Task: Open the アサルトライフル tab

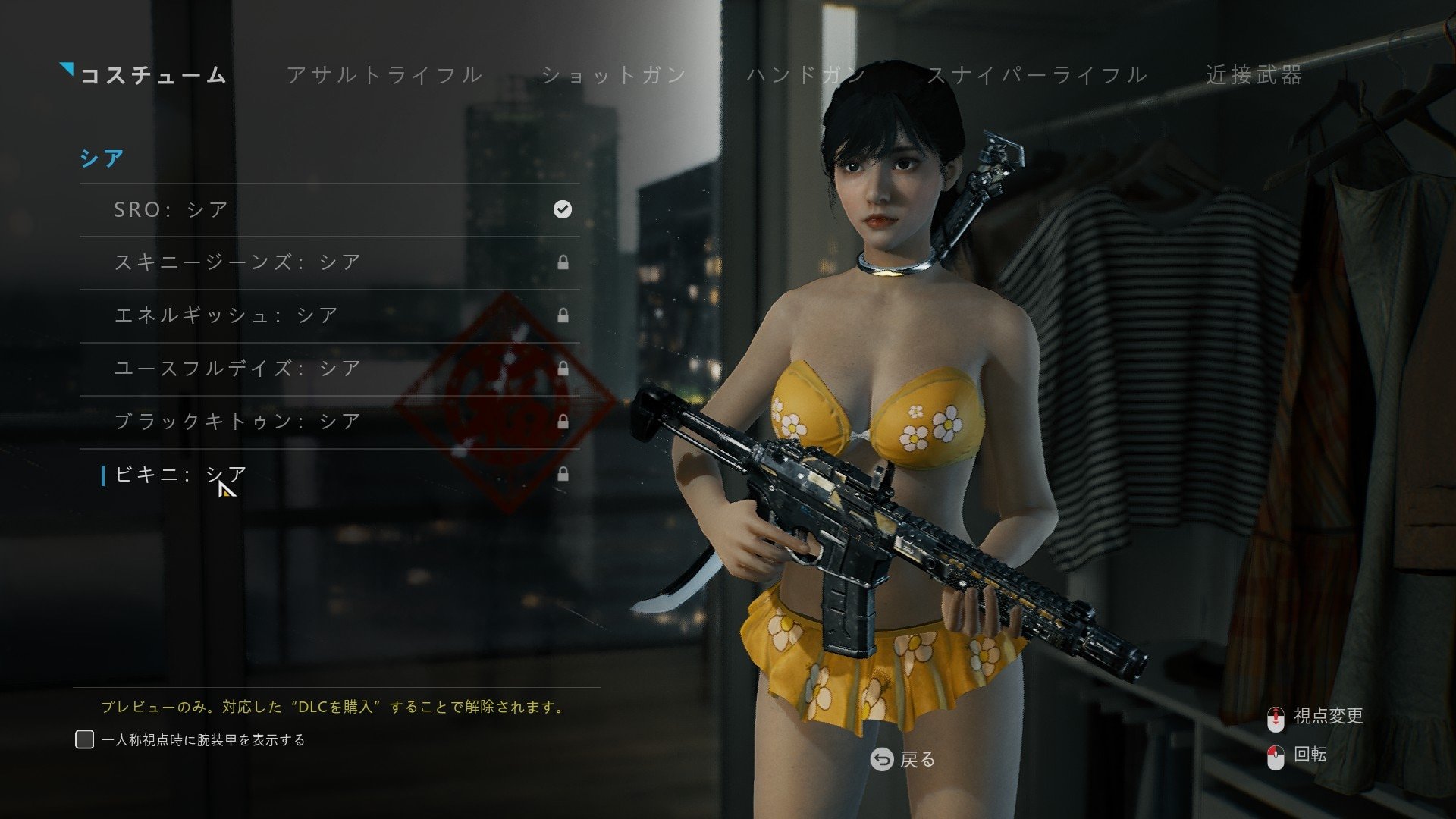Action: pyautogui.click(x=384, y=75)
